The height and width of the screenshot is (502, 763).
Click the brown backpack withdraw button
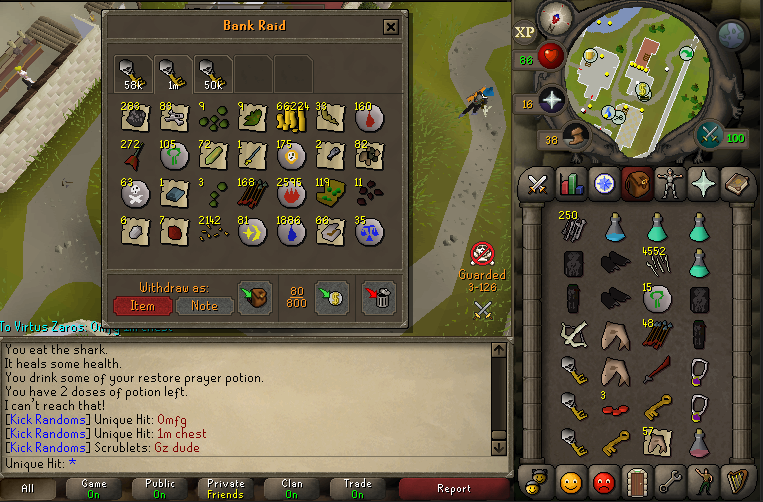tap(252, 297)
